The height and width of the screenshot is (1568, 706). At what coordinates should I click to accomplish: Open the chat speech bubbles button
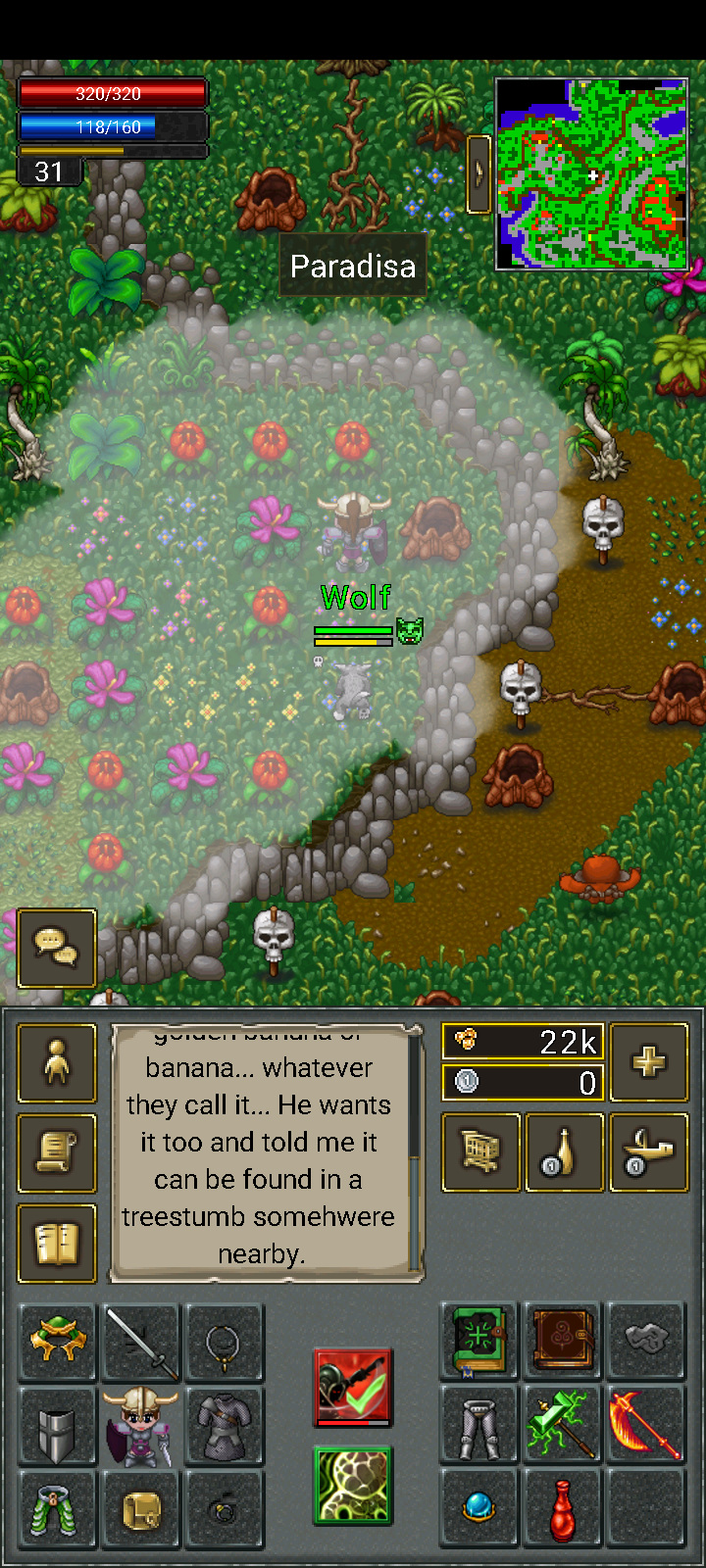coord(57,948)
